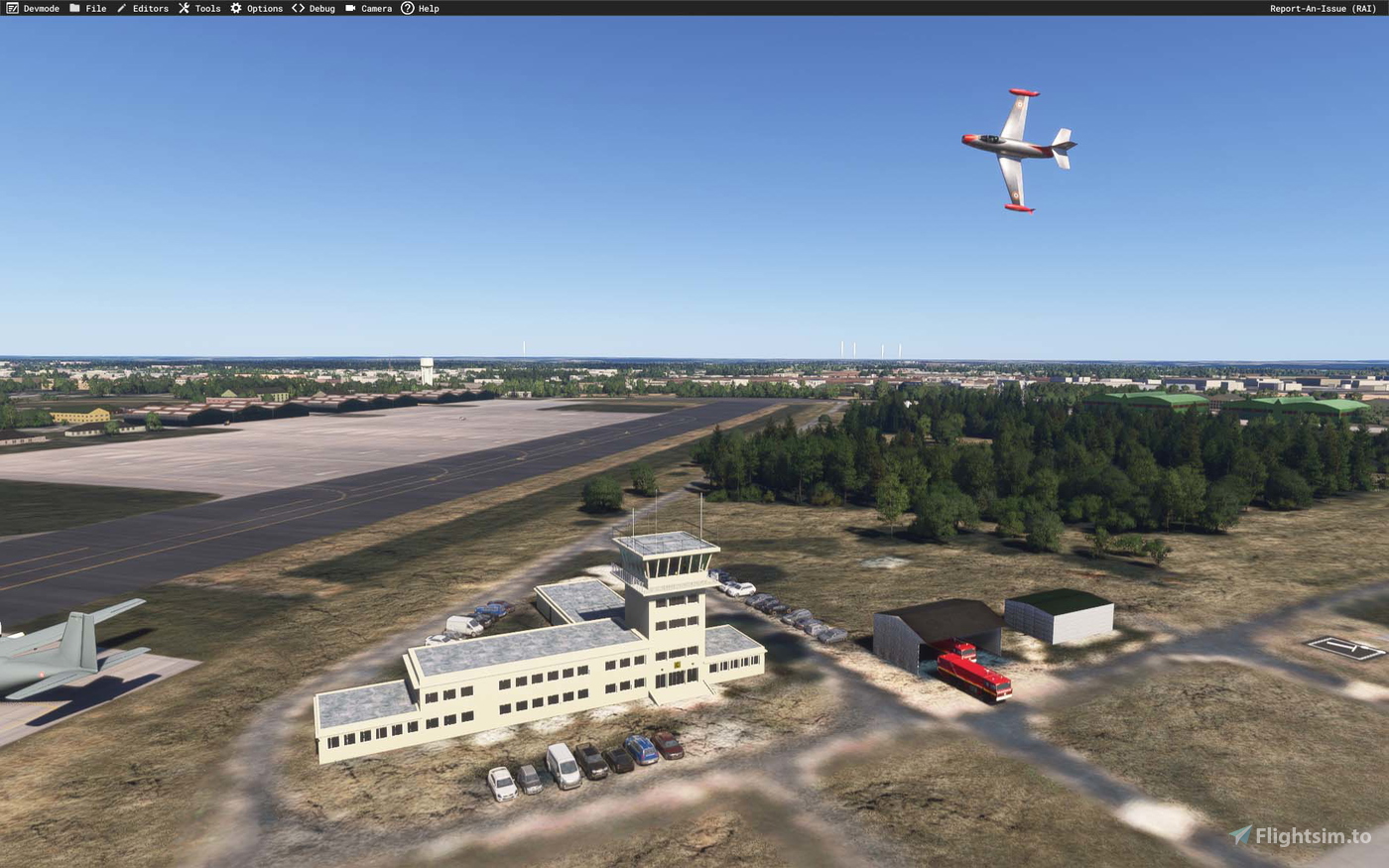Click the Devmode windowed icon
Image resolution: width=1389 pixels, height=868 pixels.
11,8
